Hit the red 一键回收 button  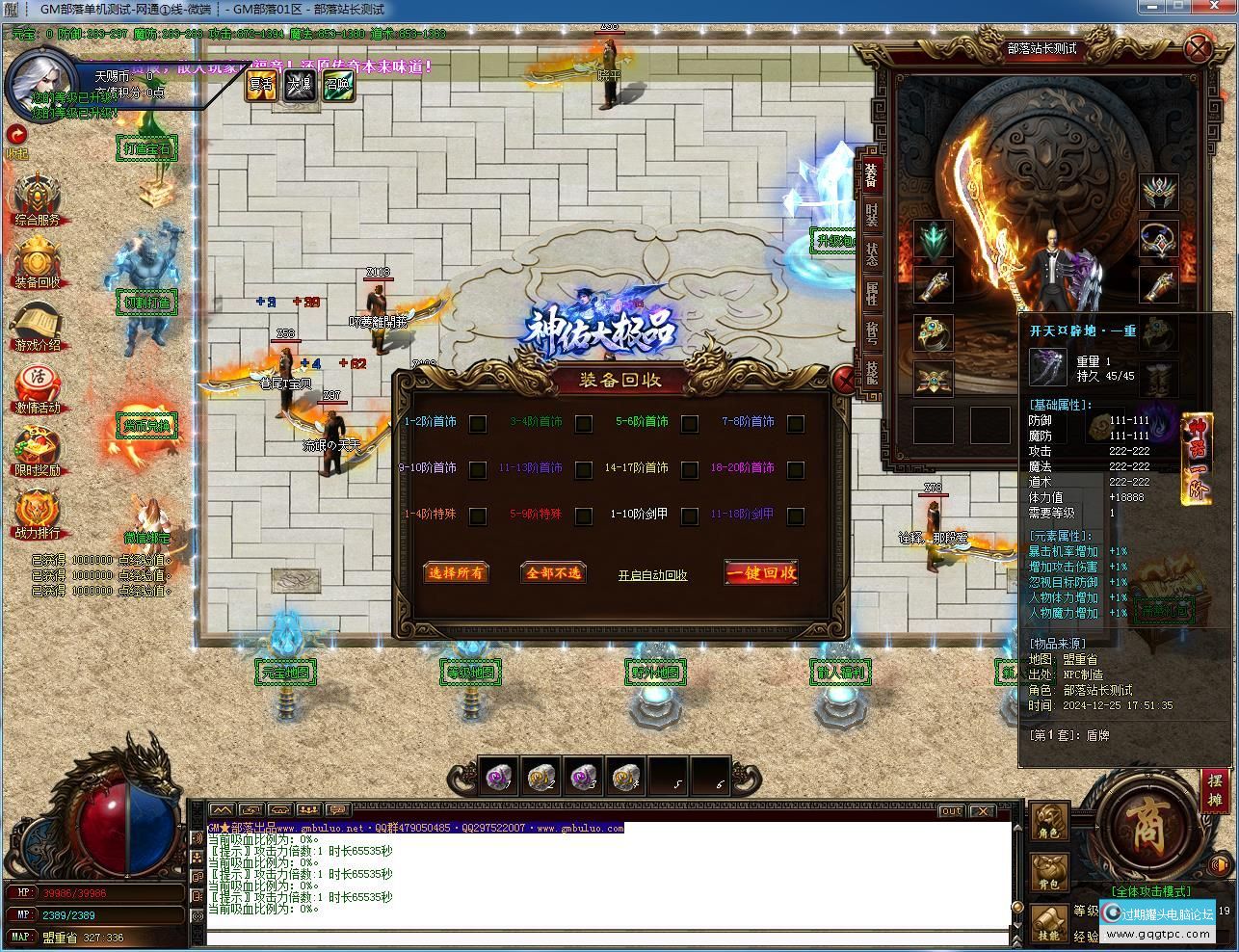click(x=761, y=572)
